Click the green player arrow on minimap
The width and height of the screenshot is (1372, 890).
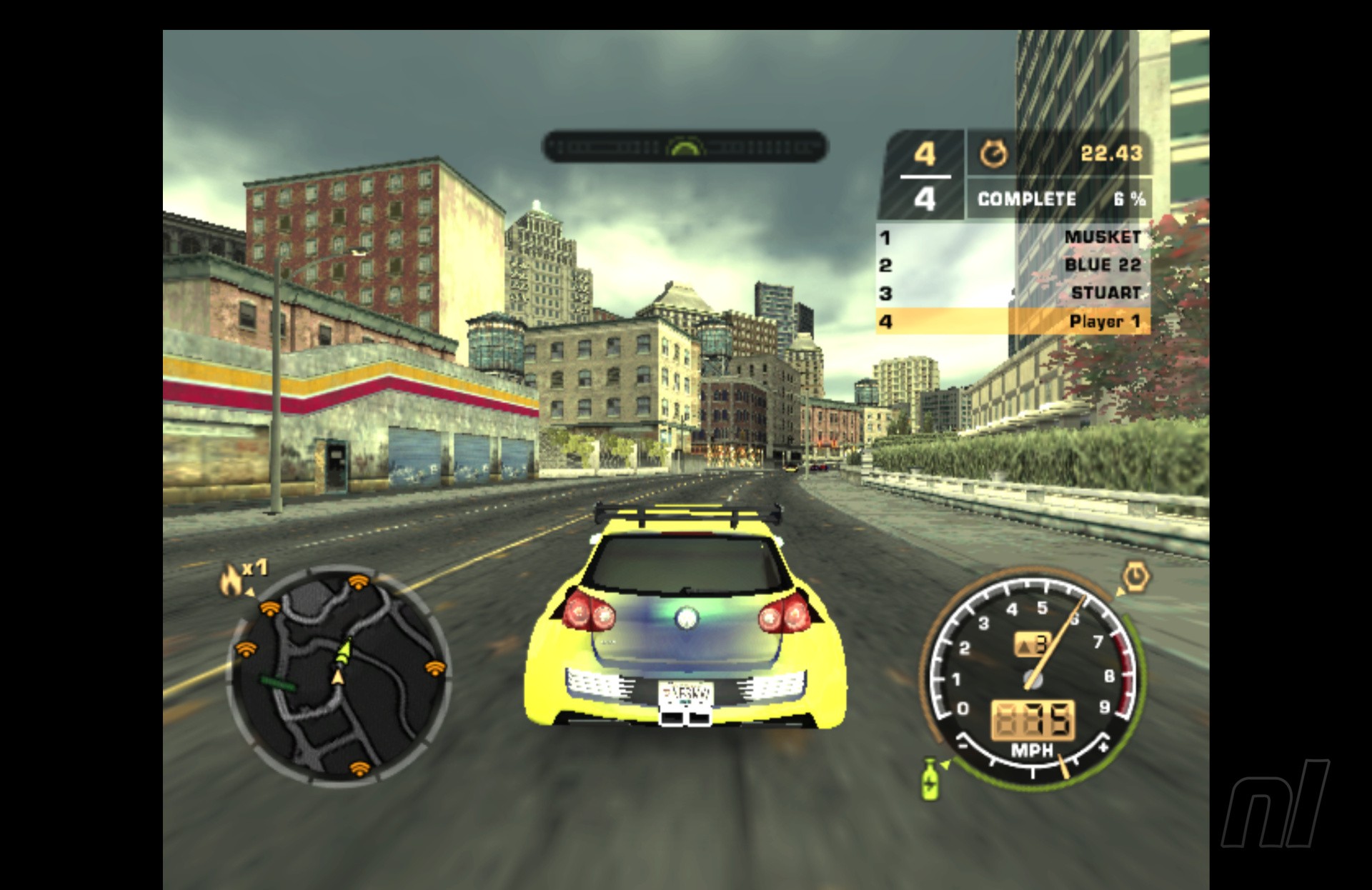tap(345, 649)
